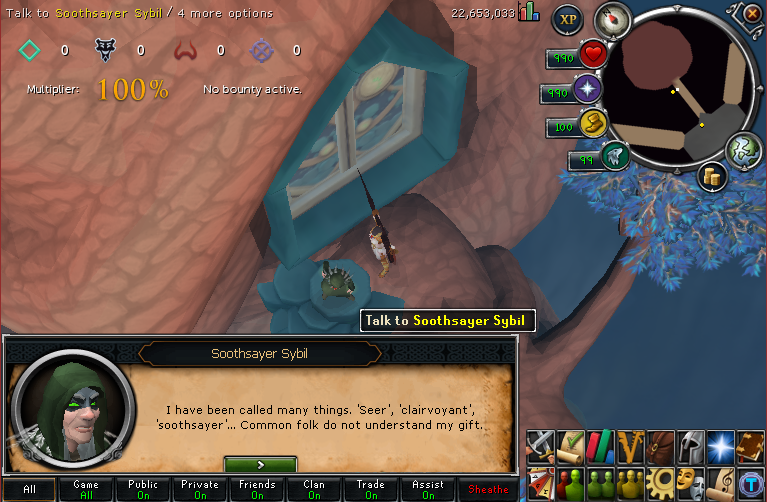This screenshot has height=502, width=767.
Task: Continue the Soothsayer Sybil dialogue with green arrow
Action: [x=260, y=465]
